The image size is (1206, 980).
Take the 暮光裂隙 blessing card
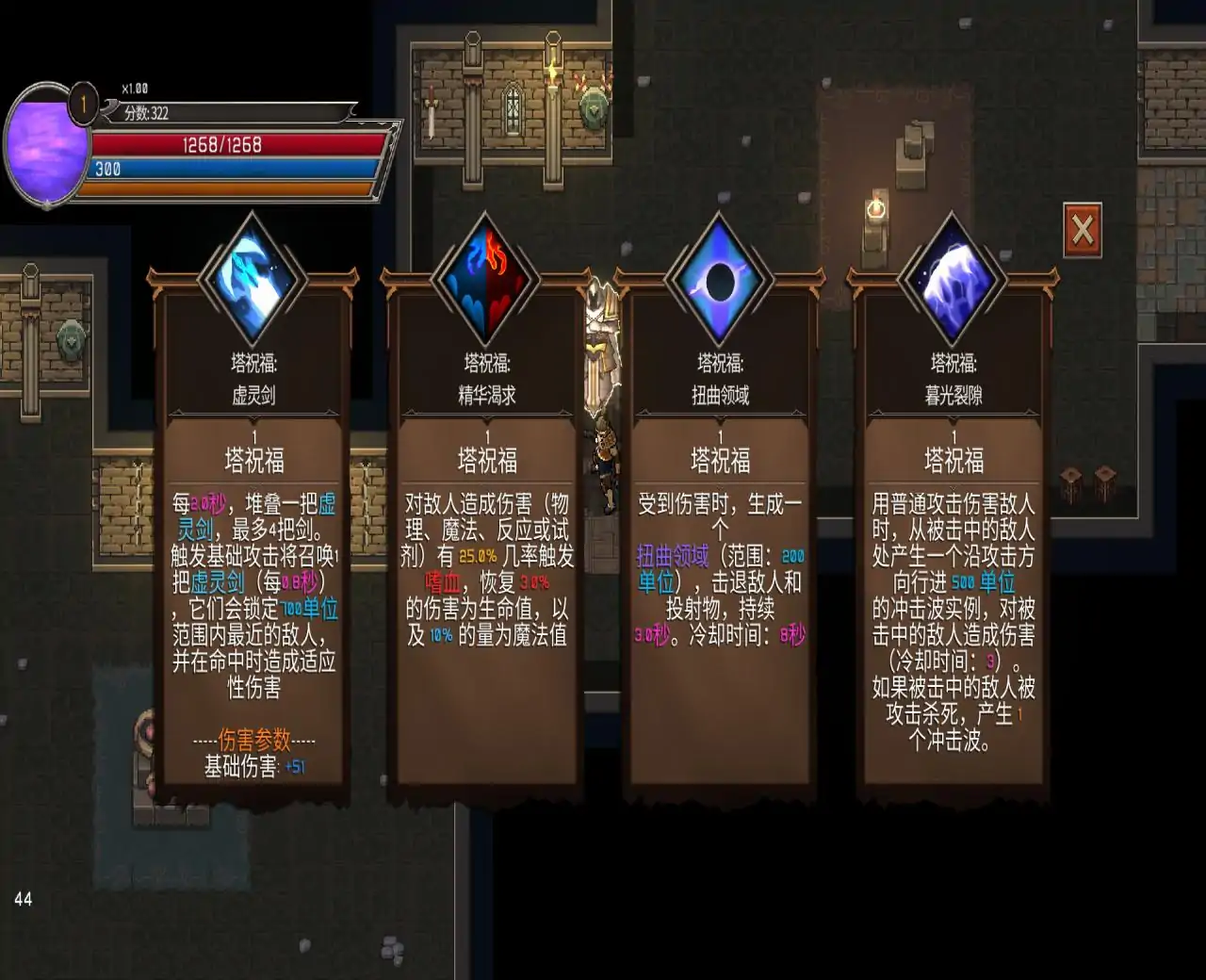pyautogui.click(x=953, y=528)
